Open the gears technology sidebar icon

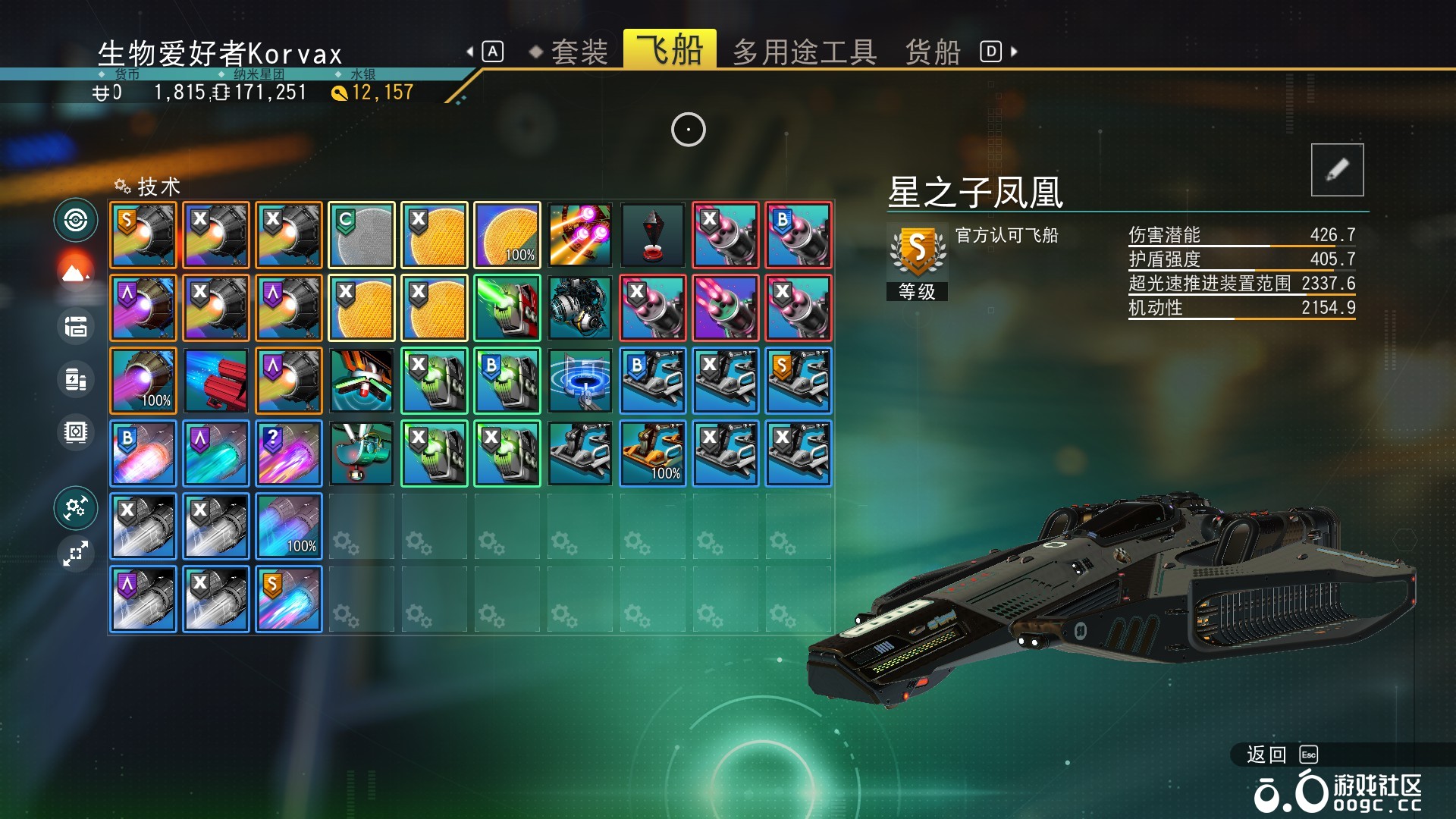(x=76, y=507)
